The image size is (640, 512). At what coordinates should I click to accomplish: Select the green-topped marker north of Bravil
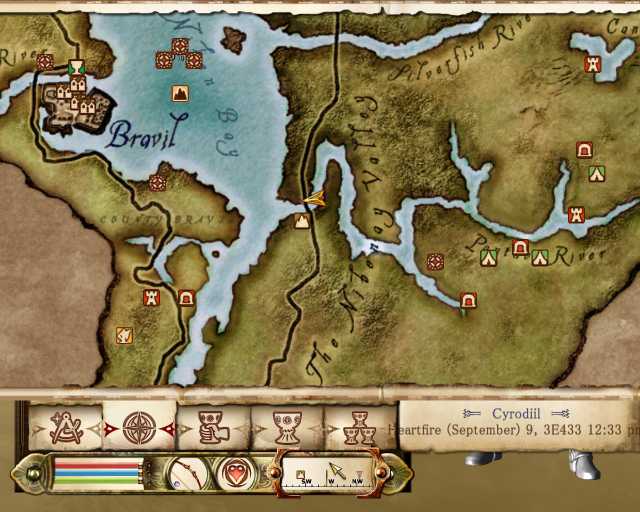pos(77,67)
